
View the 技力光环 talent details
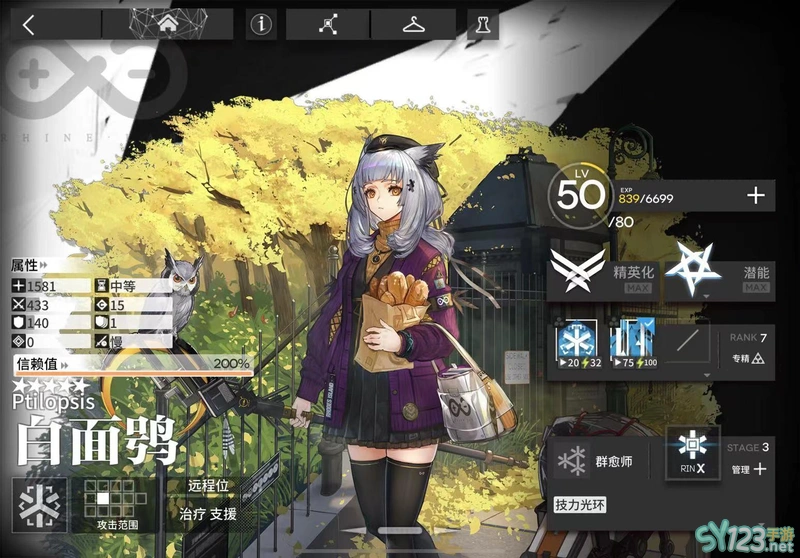[581, 506]
